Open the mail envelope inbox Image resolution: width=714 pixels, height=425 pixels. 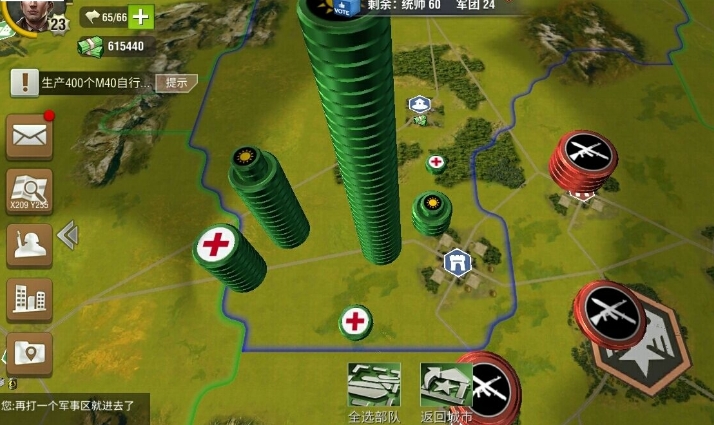pos(29,137)
